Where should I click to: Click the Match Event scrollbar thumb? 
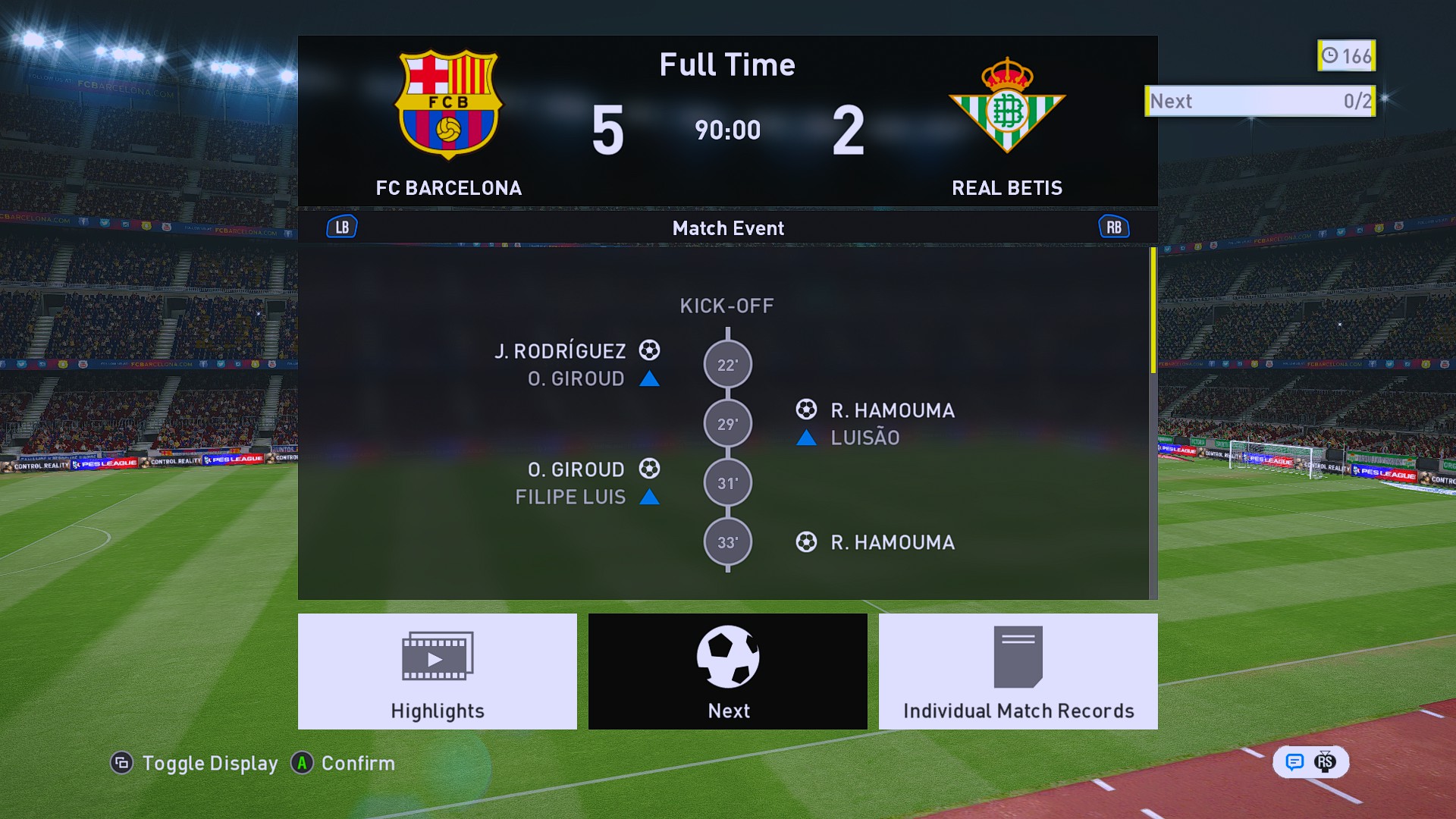(1153, 311)
